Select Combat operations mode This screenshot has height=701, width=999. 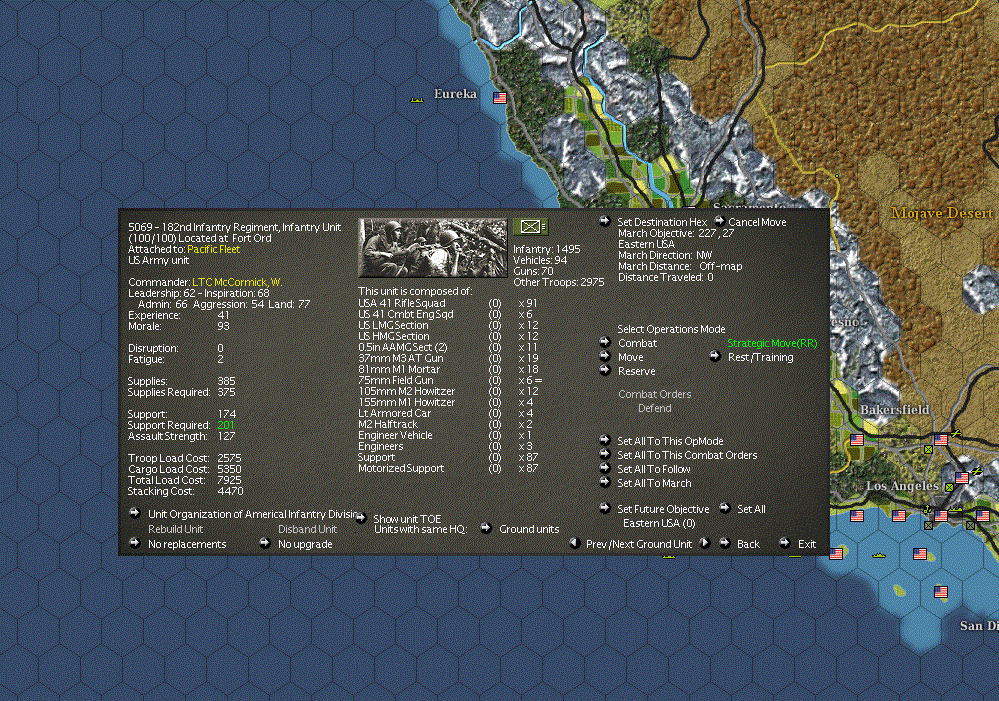tap(637, 343)
